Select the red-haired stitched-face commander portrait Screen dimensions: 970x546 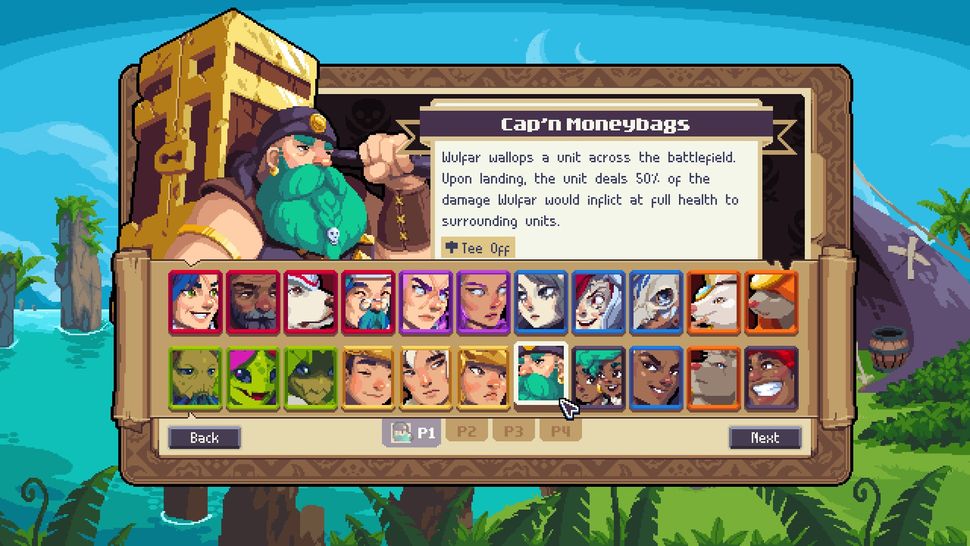[x=598, y=301]
